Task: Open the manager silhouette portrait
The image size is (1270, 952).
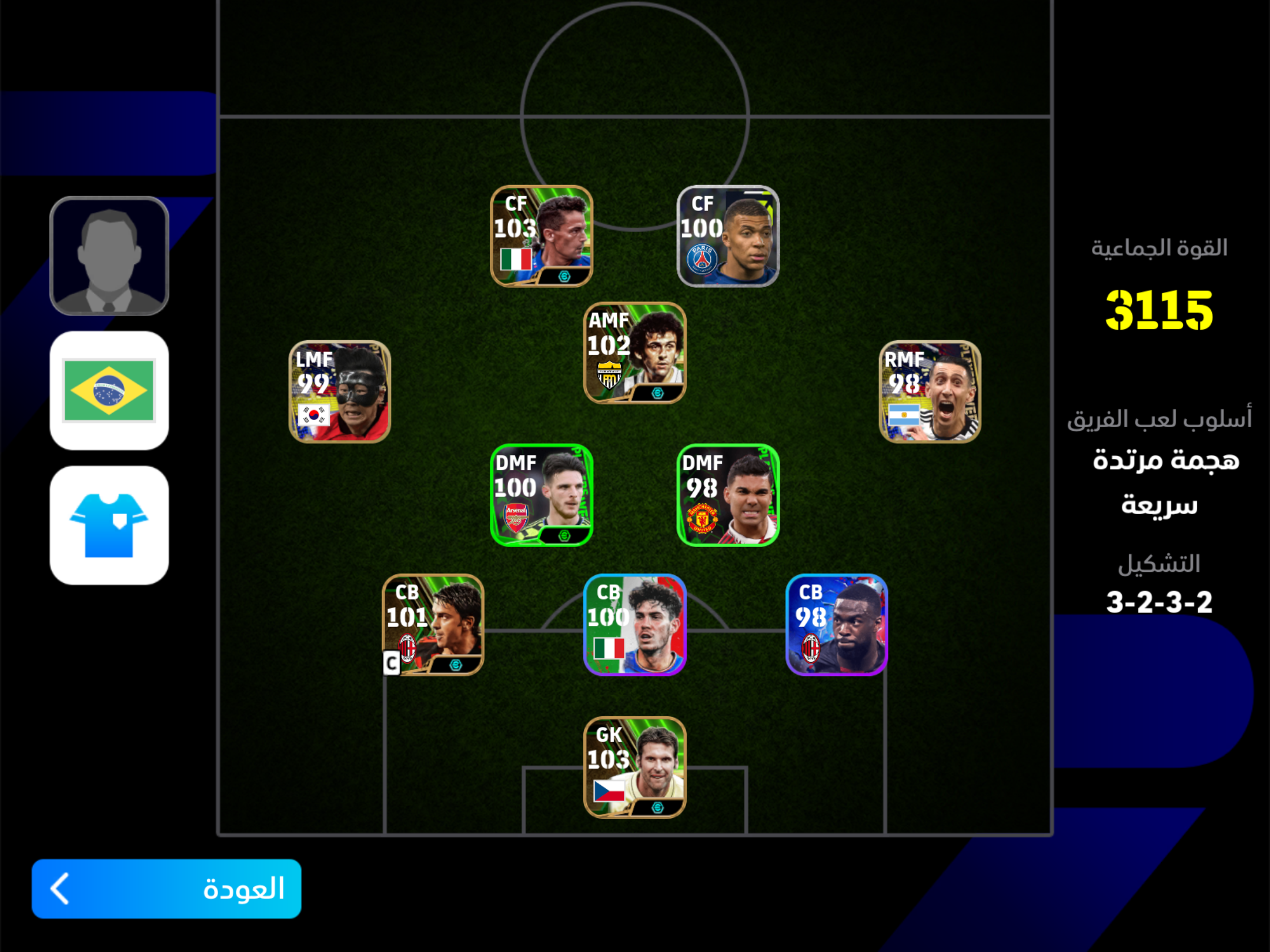Action: pos(109,256)
